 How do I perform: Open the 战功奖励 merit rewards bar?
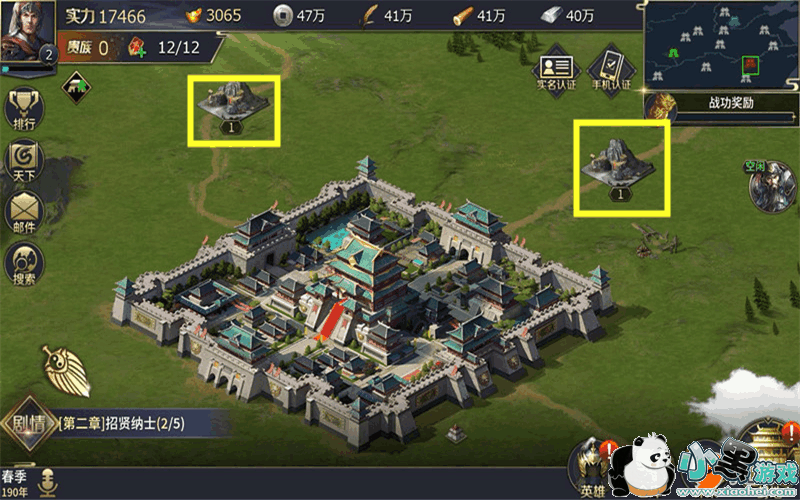pyautogui.click(x=720, y=103)
